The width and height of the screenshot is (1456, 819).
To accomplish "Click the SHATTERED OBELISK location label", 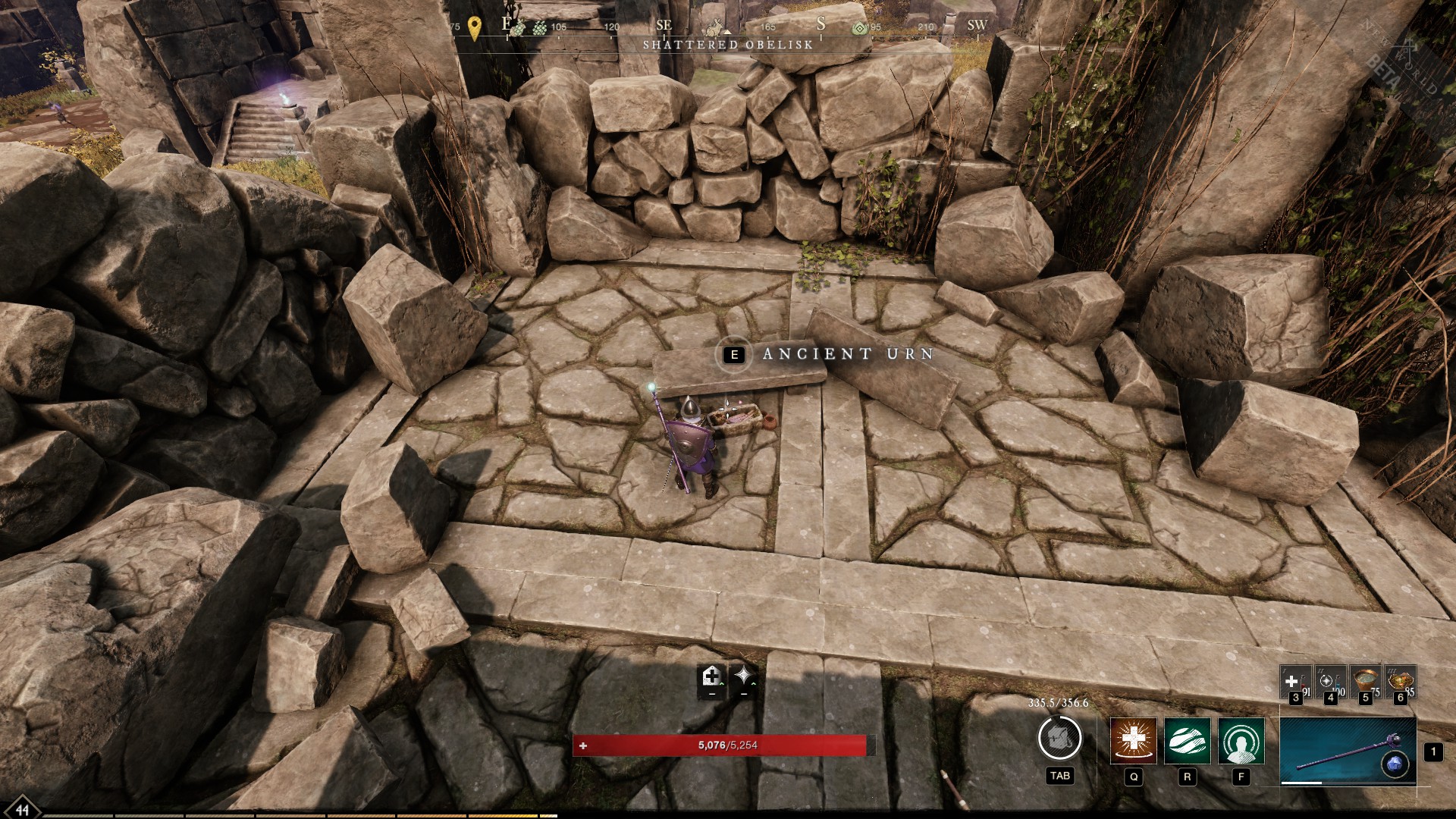I will pyautogui.click(x=728, y=45).
